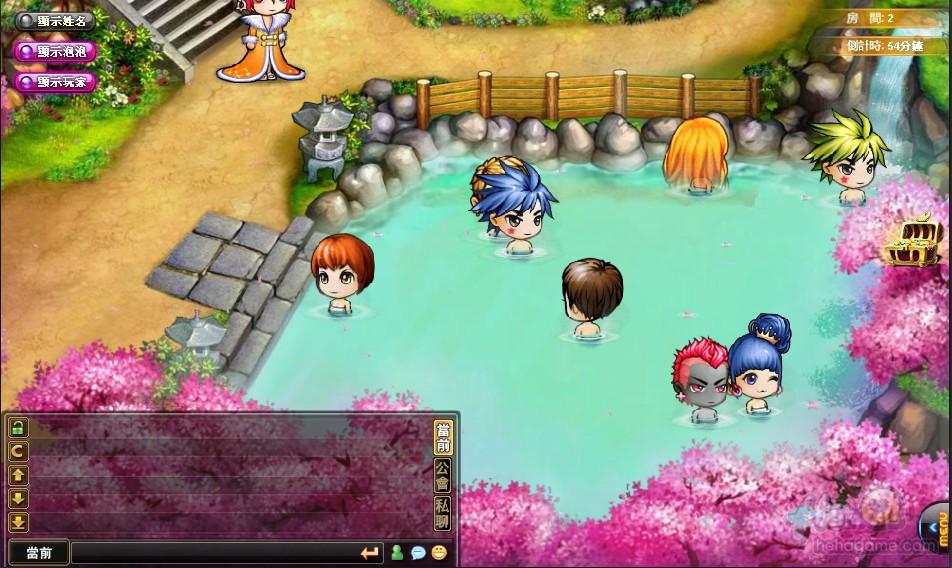Click the chat scroll-down arrow button
Image resolution: width=952 pixels, height=568 pixels.
tap(18, 498)
